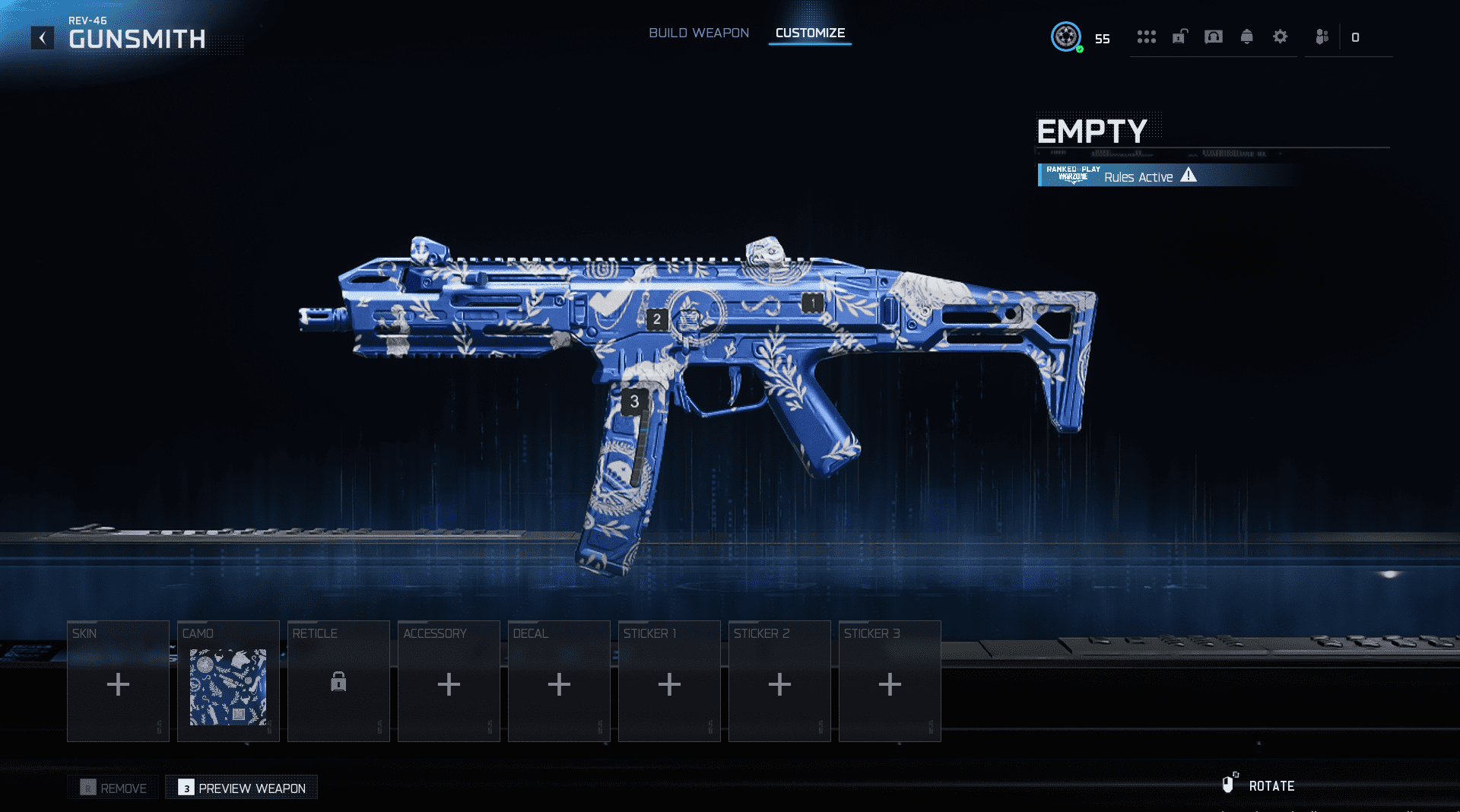Open the friends social menu
This screenshot has height=812, width=1460.
(1322, 36)
